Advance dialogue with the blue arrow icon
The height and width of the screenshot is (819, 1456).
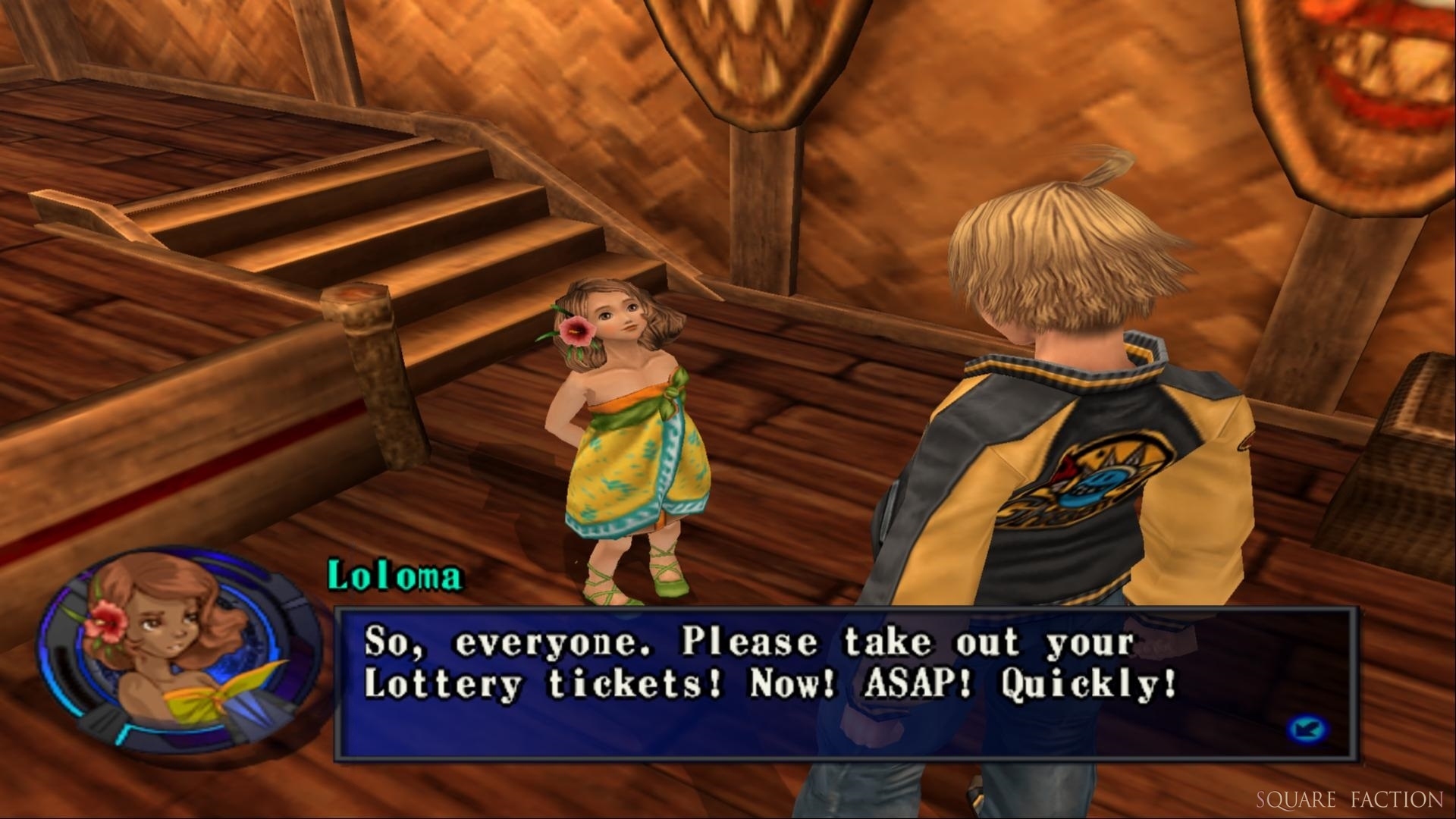pyautogui.click(x=1307, y=730)
